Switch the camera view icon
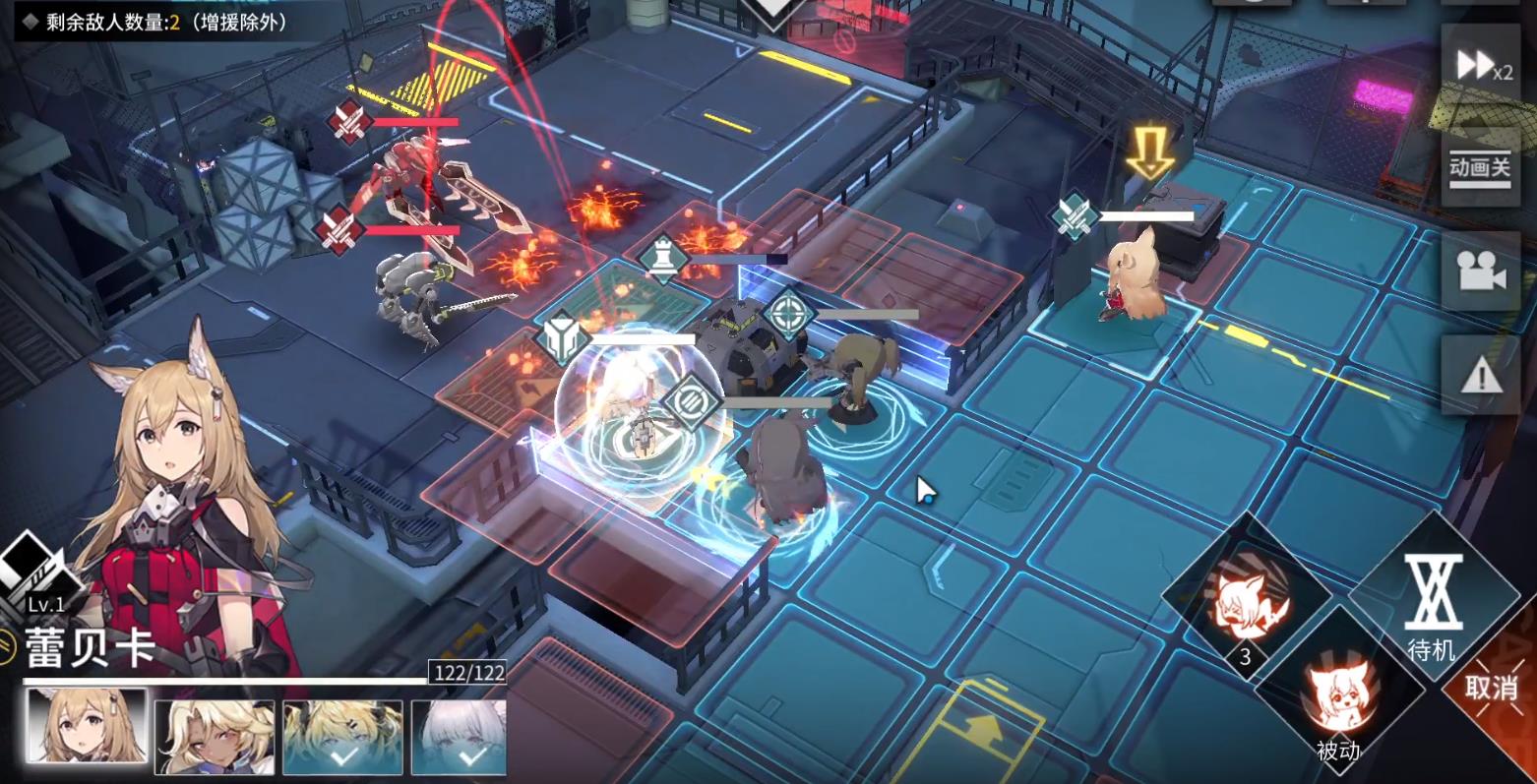Screen dimensions: 1537x784 [1479, 272]
